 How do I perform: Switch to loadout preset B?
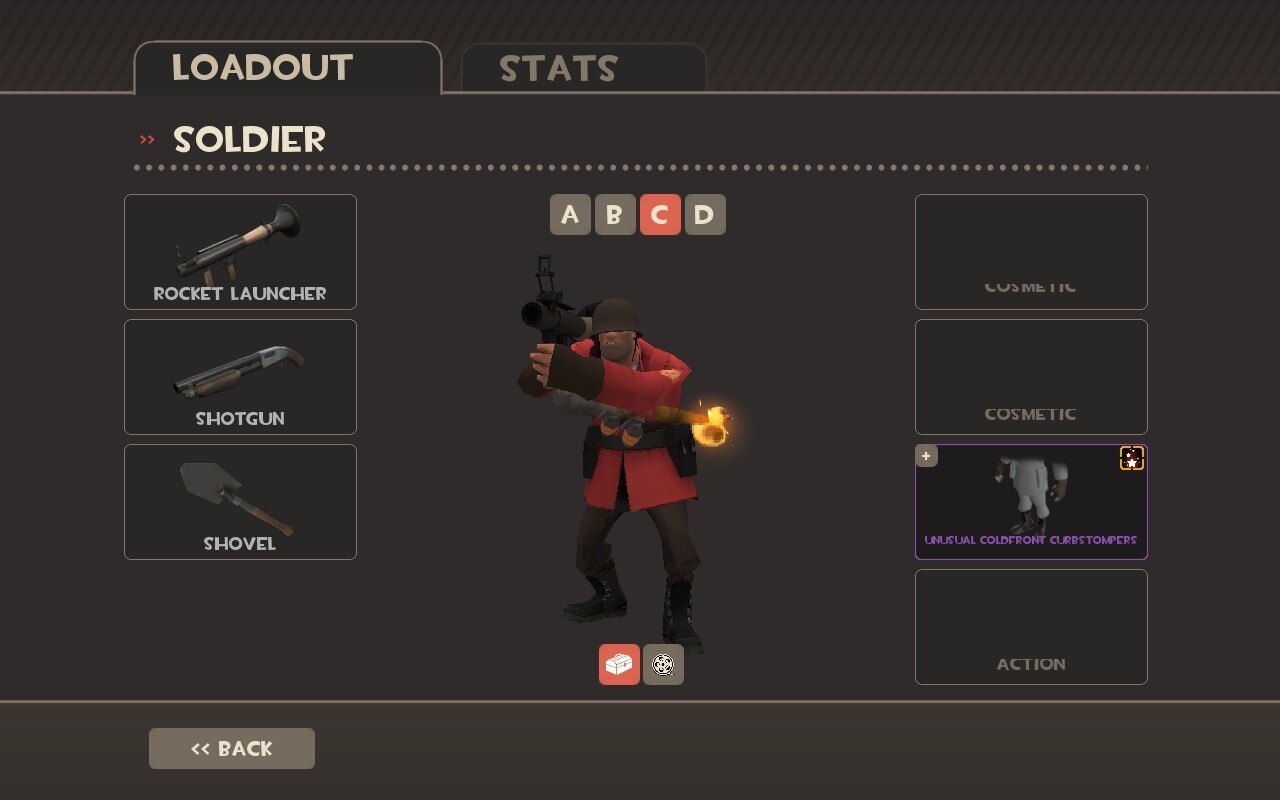click(x=615, y=215)
